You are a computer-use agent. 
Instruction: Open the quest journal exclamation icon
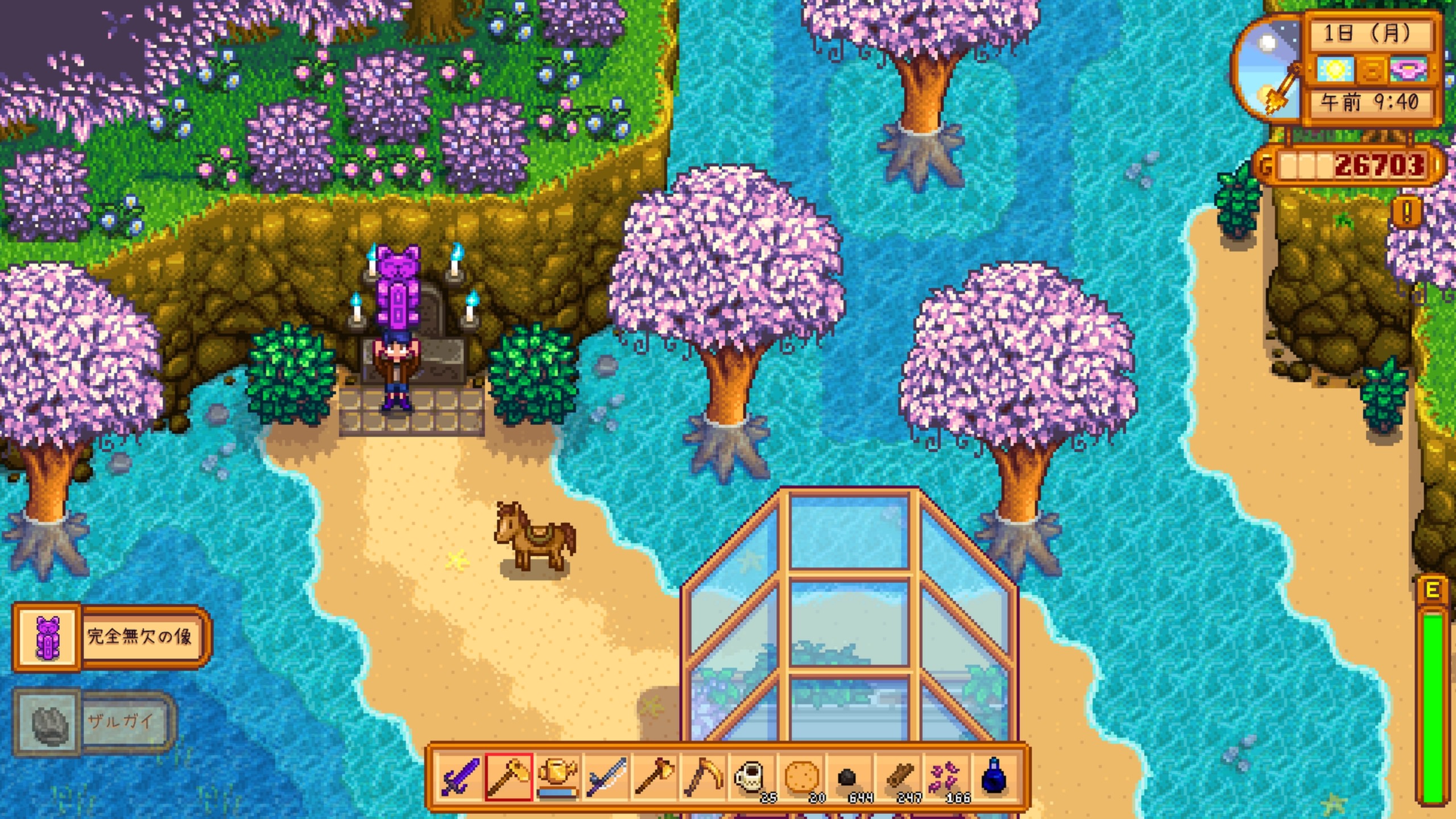click(x=1407, y=213)
